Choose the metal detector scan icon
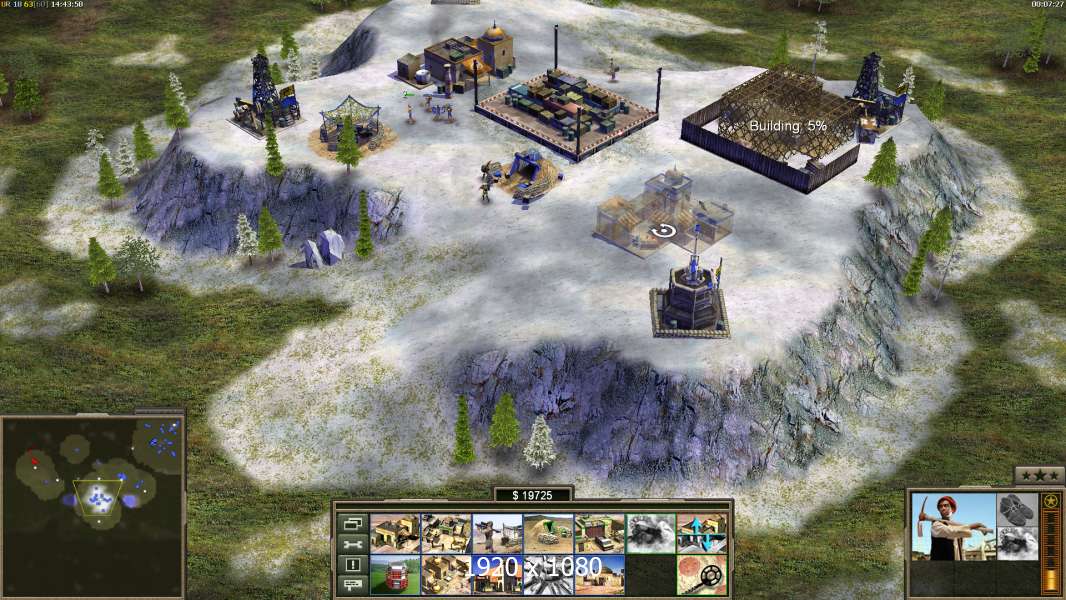The width and height of the screenshot is (1066, 600). click(x=701, y=574)
